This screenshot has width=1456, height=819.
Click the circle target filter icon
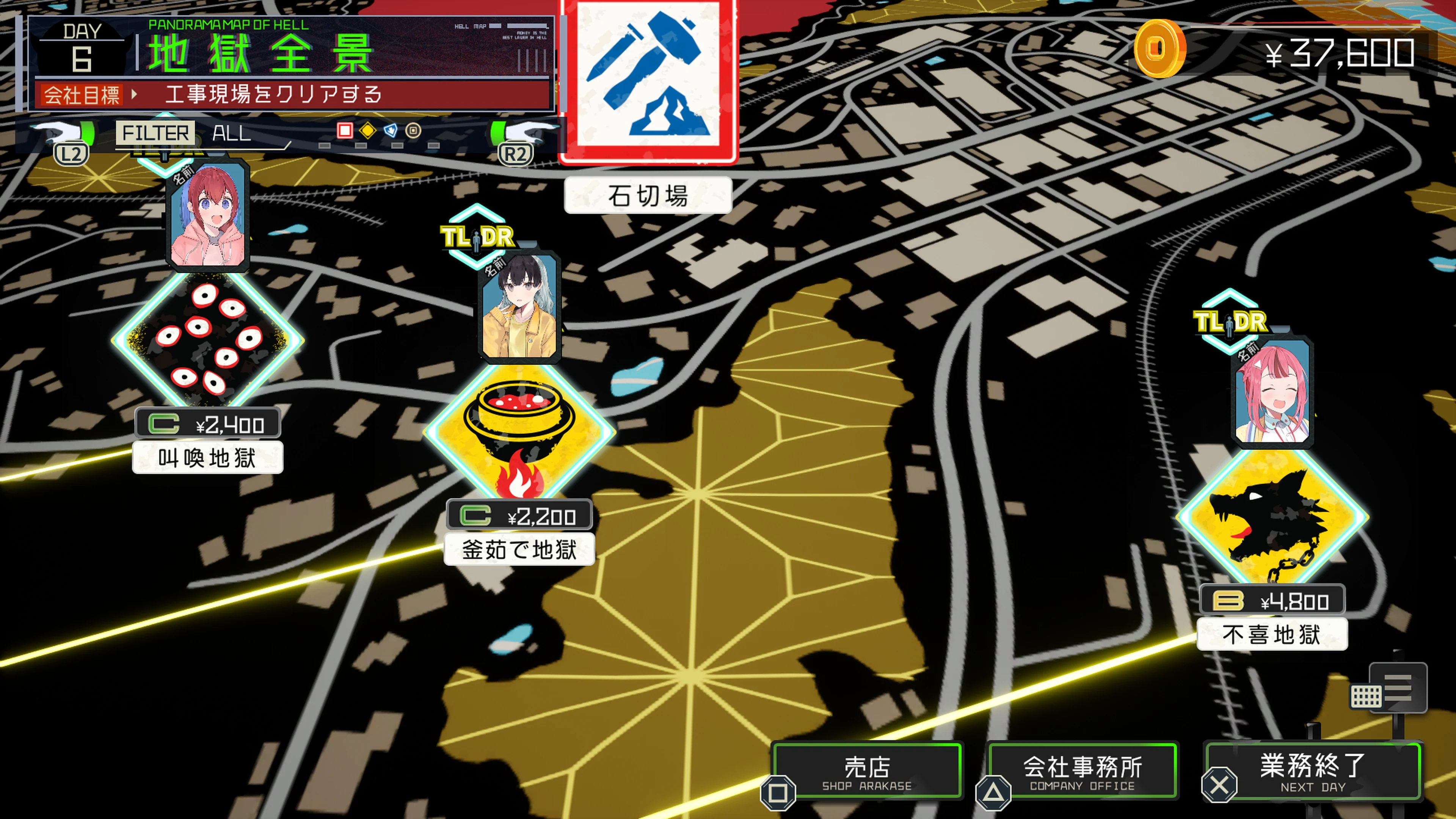click(414, 130)
